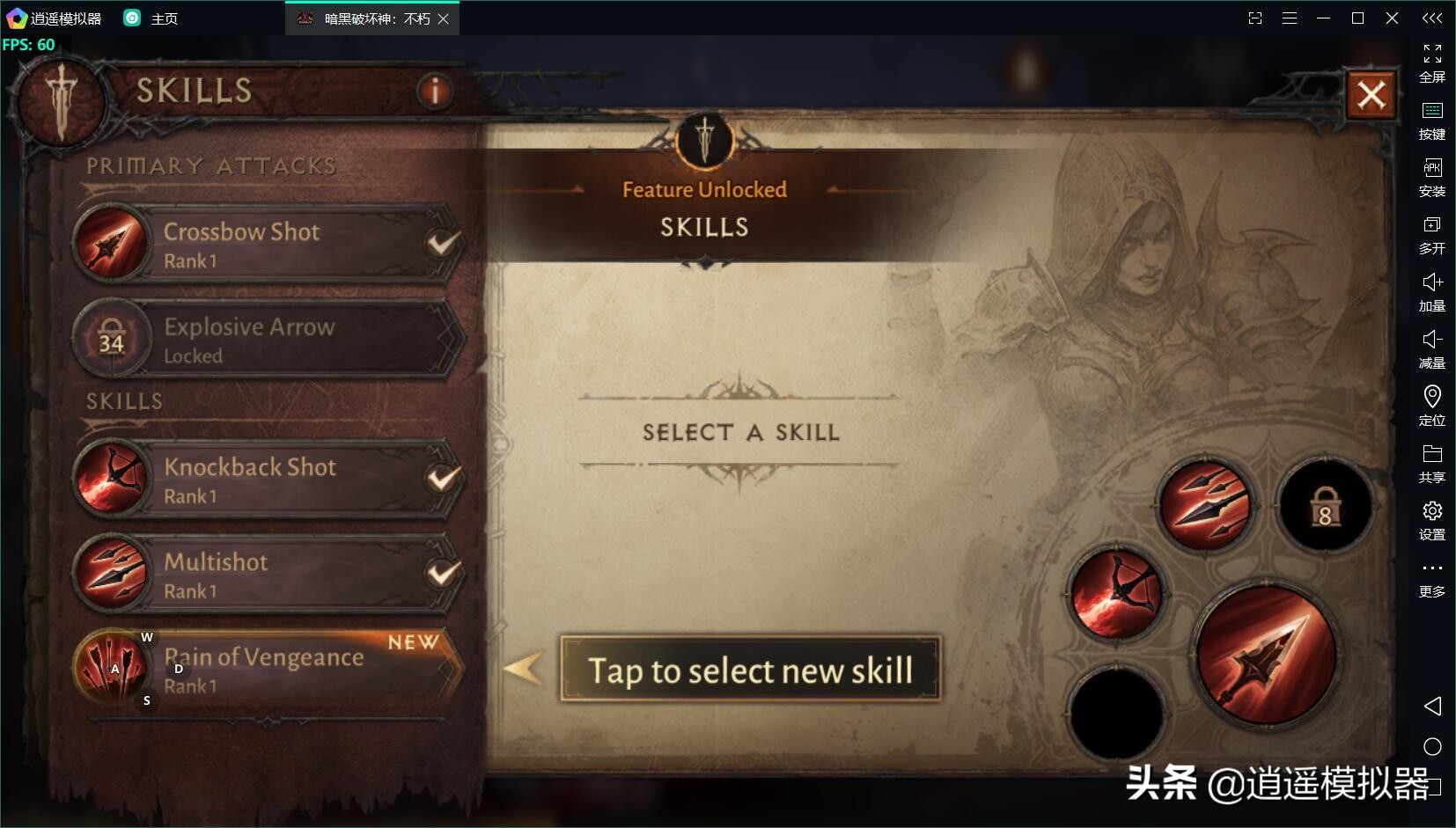1456x828 pixels.
Task: Open the Skills info button
Action: pos(434,91)
